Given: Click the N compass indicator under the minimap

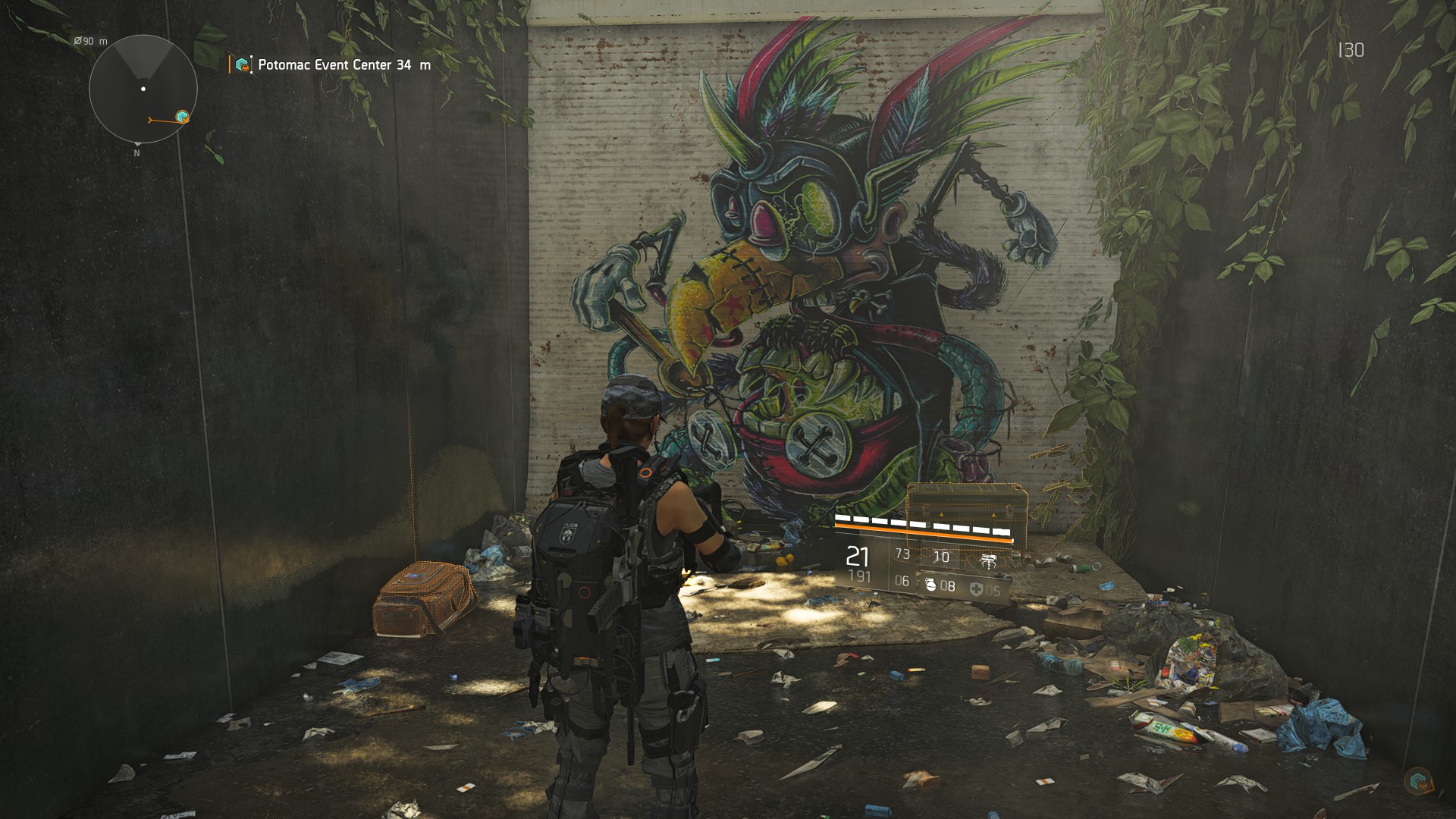Looking at the screenshot, I should click(136, 152).
